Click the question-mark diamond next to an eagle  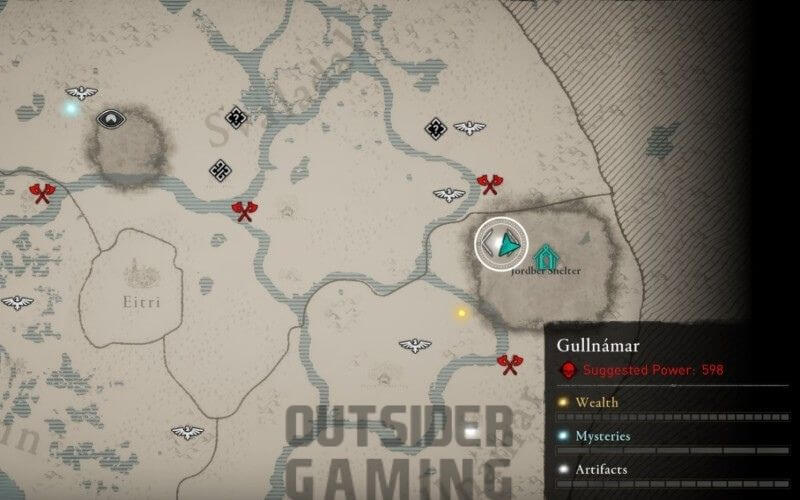coord(435,128)
